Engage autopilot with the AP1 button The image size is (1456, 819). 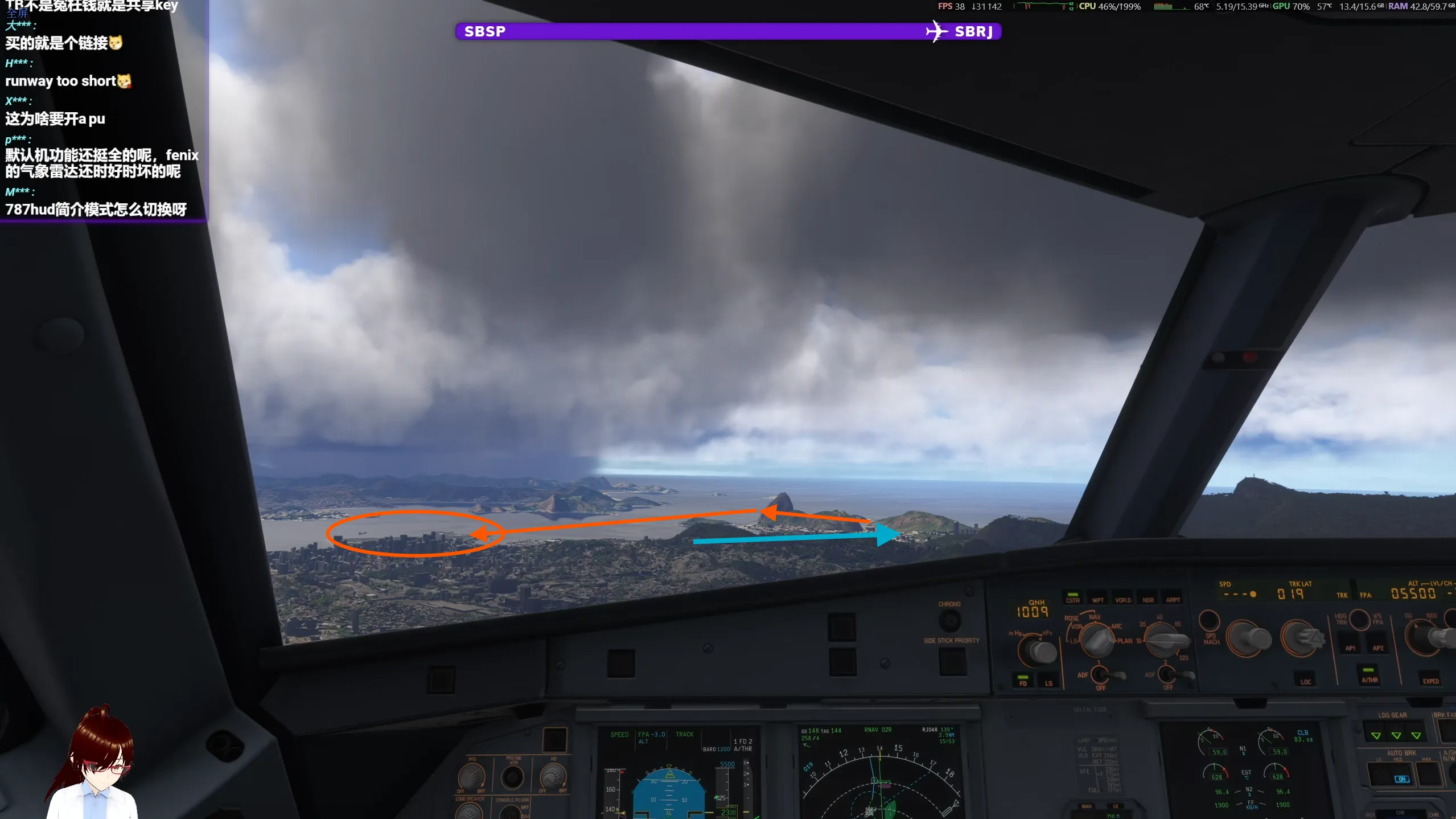(x=1350, y=648)
